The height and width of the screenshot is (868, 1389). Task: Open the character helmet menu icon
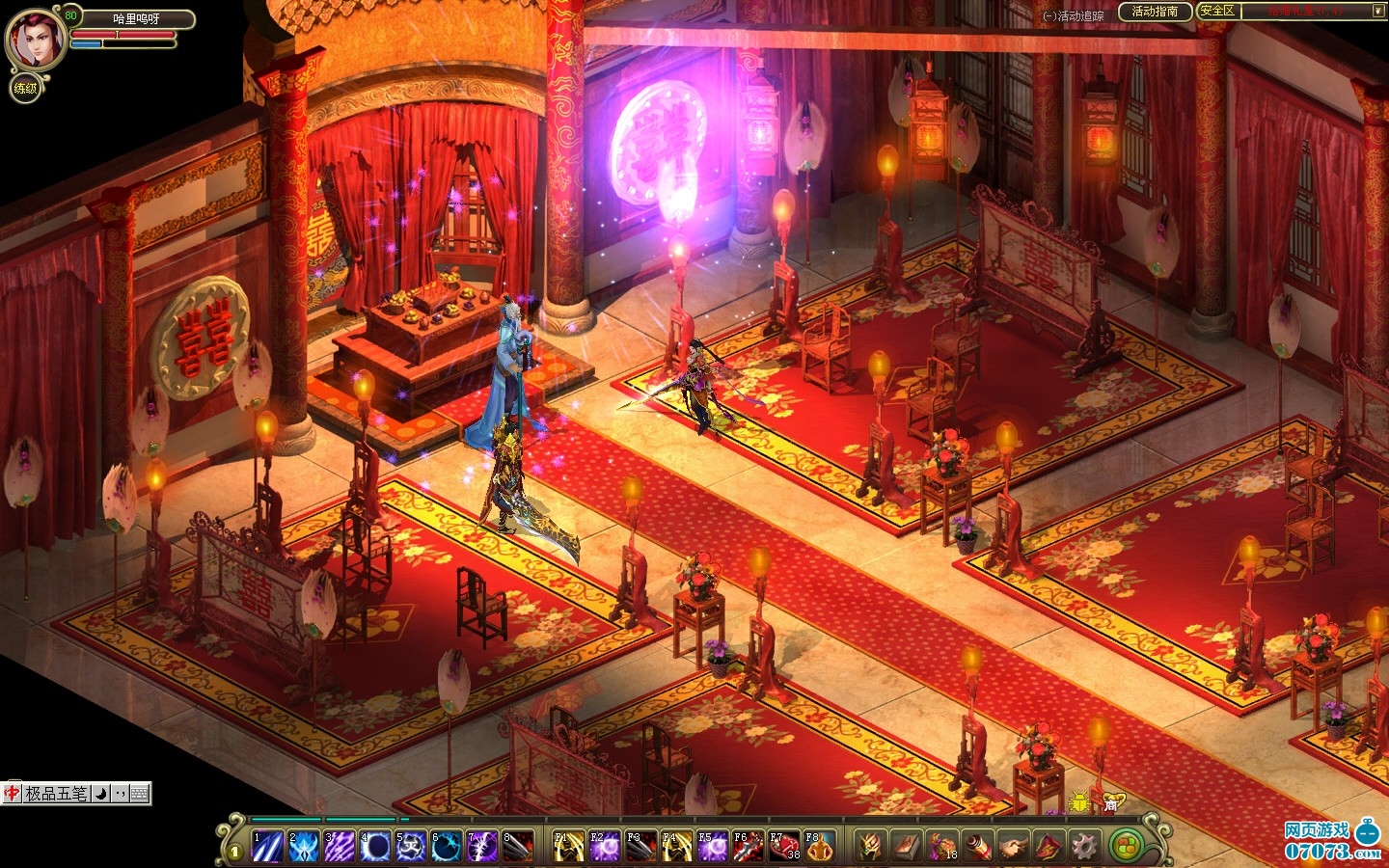coord(870,846)
